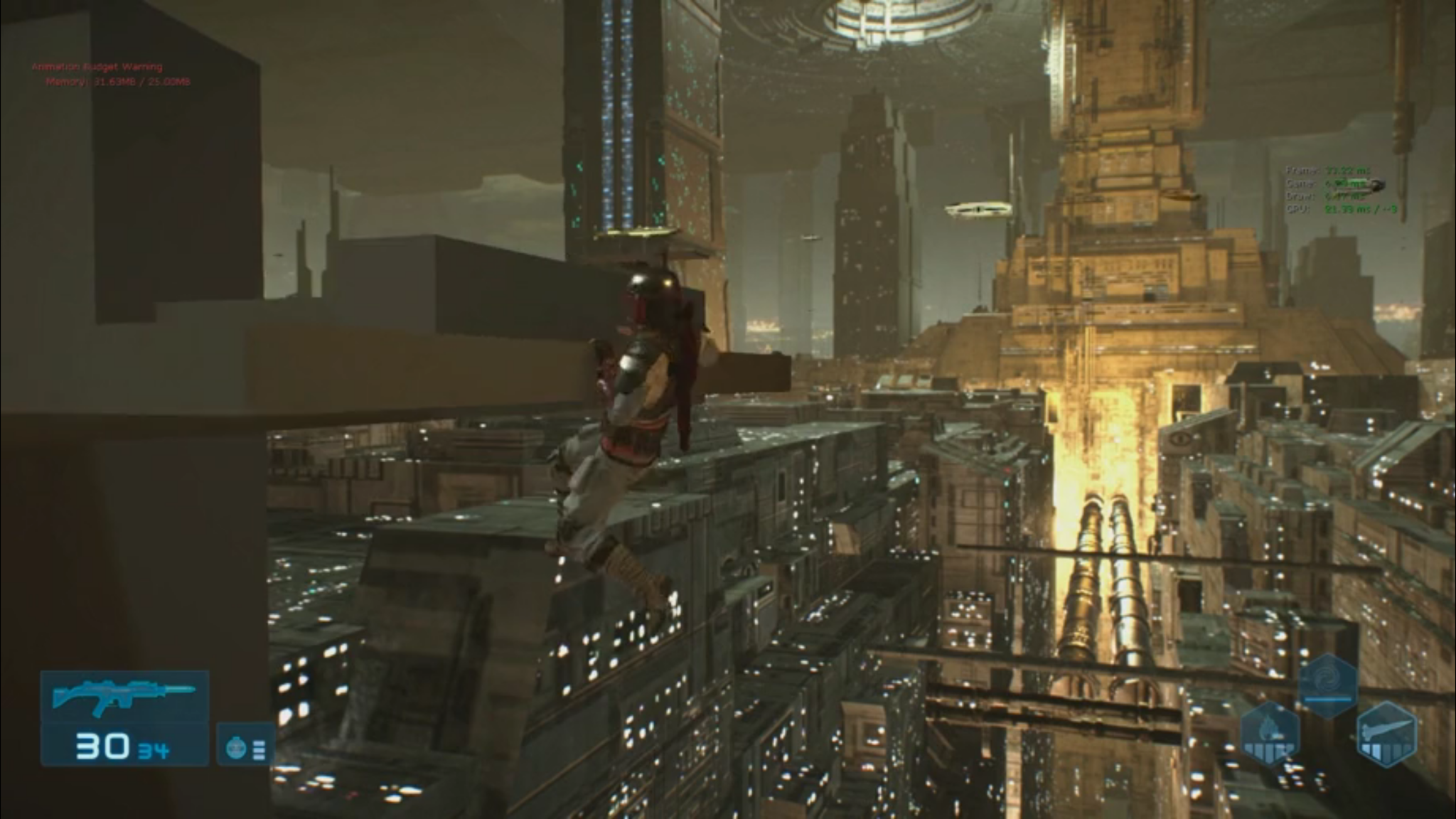Viewport: 1456px width, 819px height.
Task: Select the Draw timing line in debug overlay
Action: click(1319, 196)
